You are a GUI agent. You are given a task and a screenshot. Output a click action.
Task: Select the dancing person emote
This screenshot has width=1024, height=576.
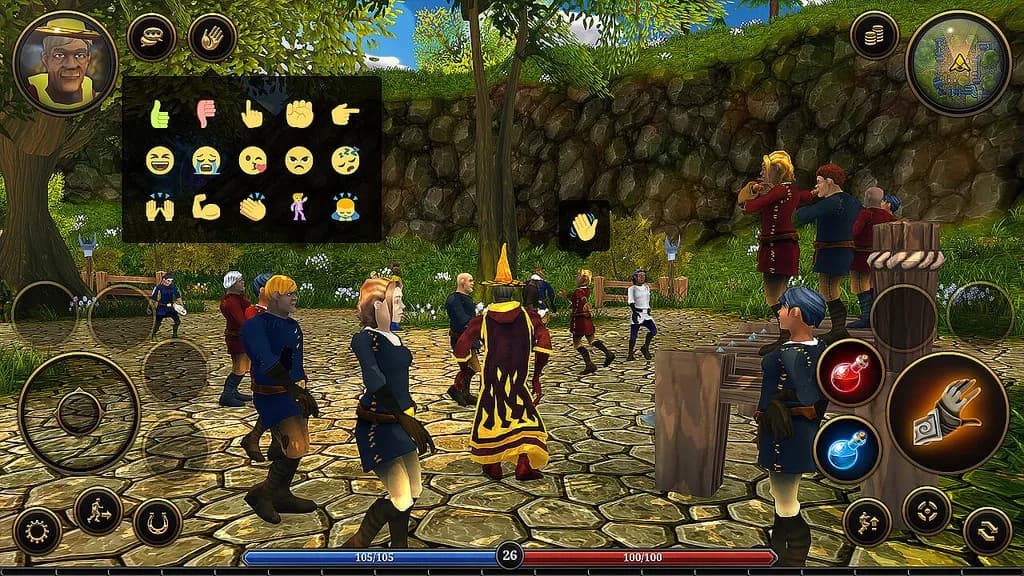pos(299,207)
